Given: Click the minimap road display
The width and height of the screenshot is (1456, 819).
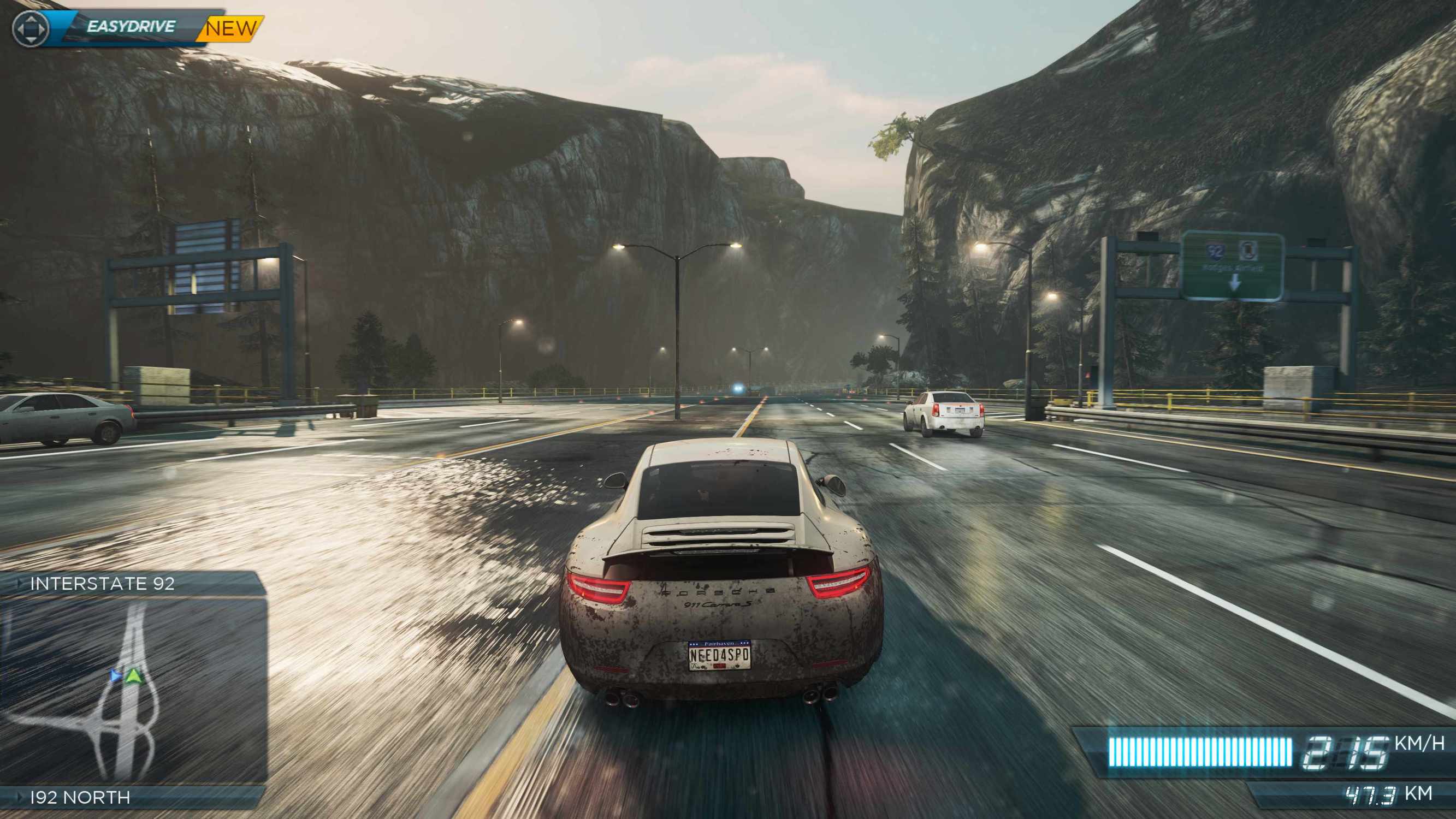Looking at the screenshot, I should pyautogui.click(x=133, y=691).
